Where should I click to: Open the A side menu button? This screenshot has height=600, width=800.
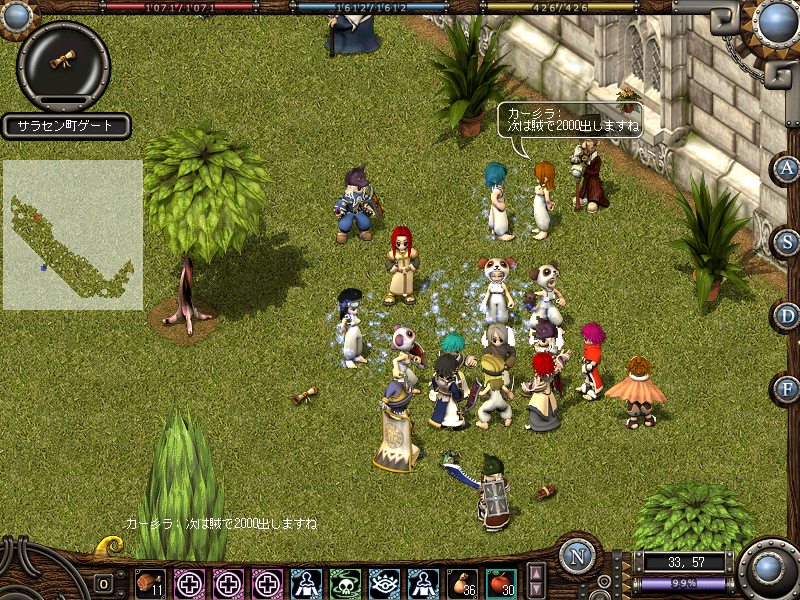coord(787,168)
